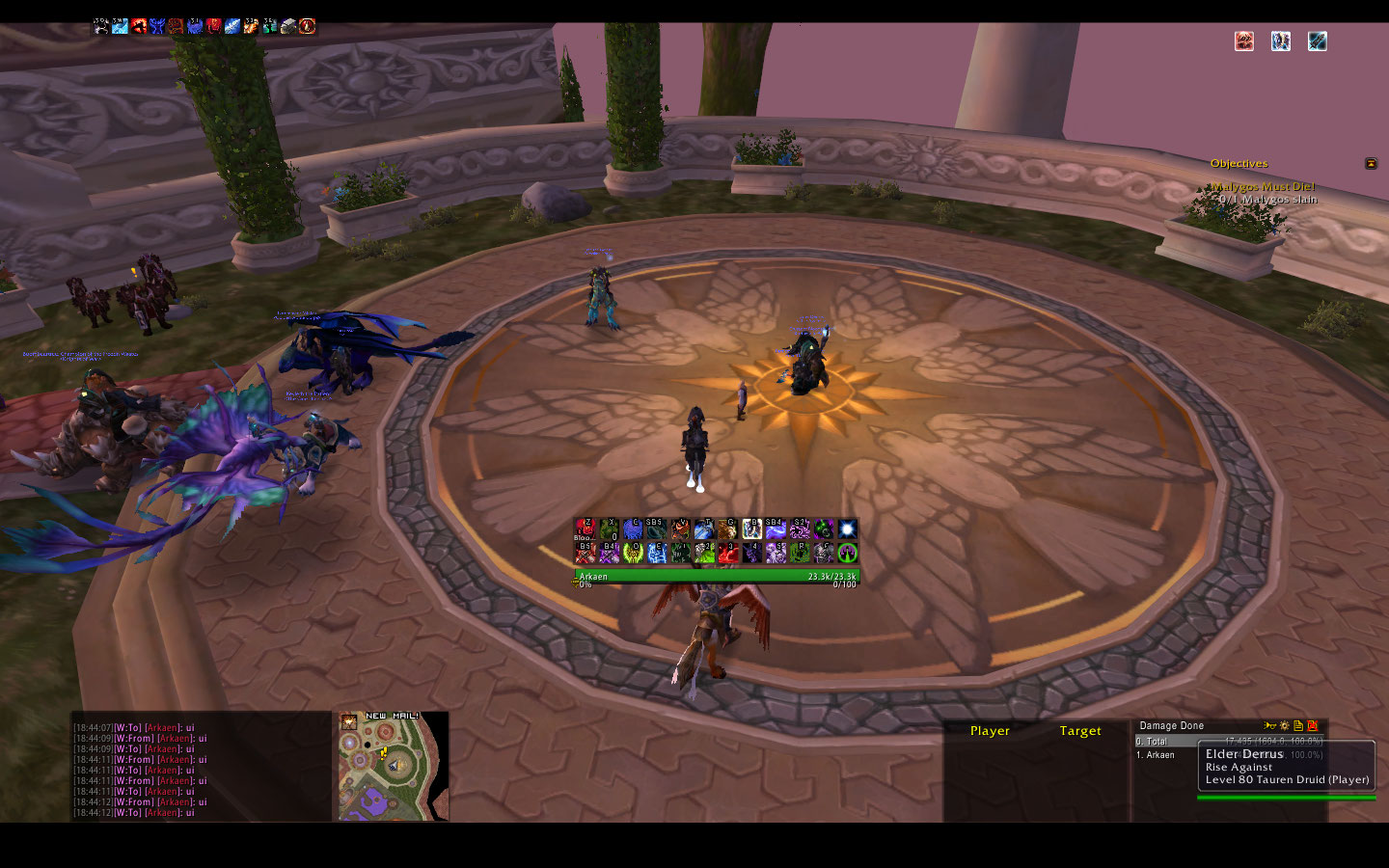Use the green-ringed purple tower ability
1389x868 pixels.
847,553
